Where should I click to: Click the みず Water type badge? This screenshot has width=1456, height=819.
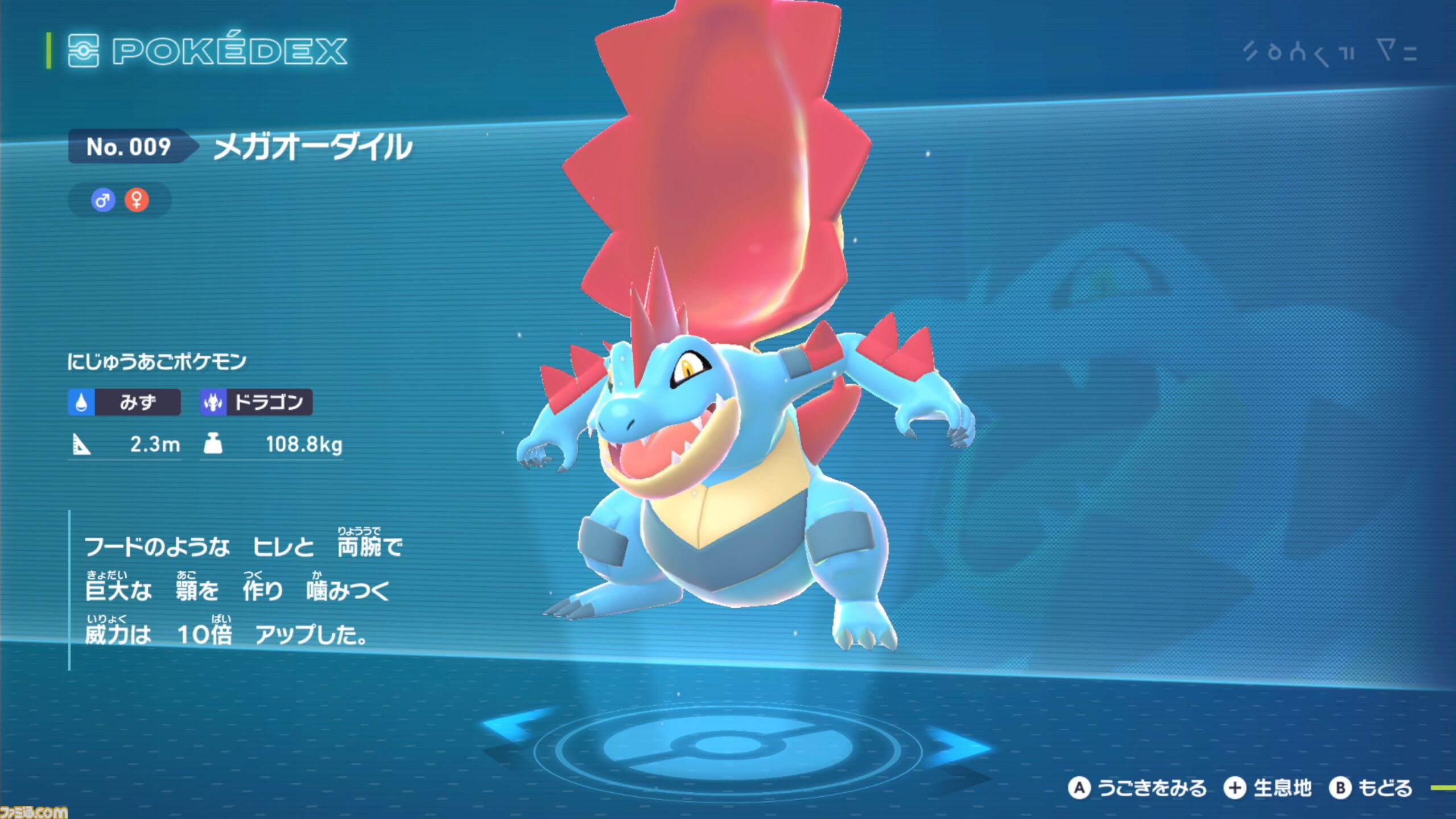pos(125,402)
